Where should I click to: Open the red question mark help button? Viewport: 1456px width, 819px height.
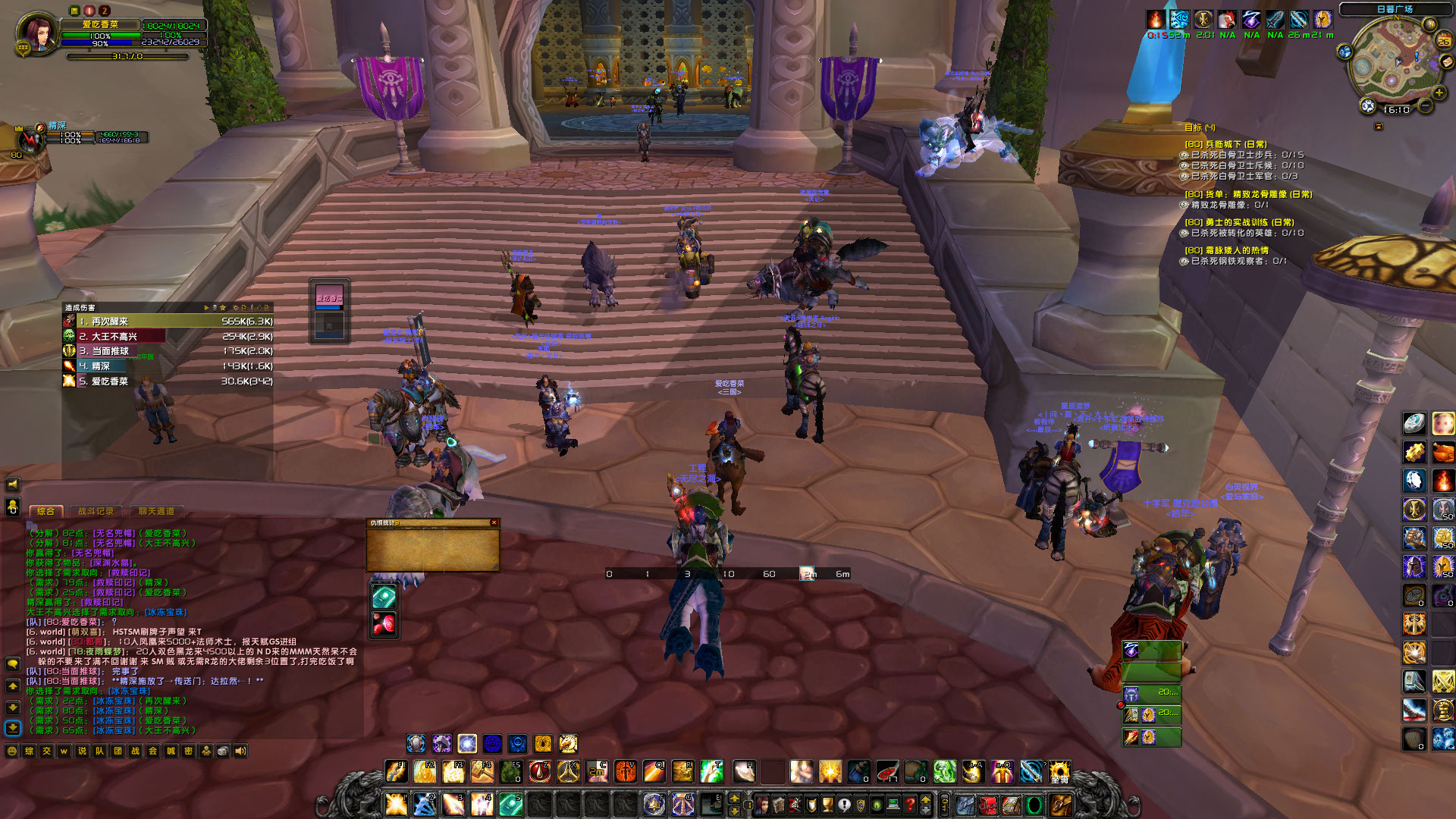coord(910,805)
